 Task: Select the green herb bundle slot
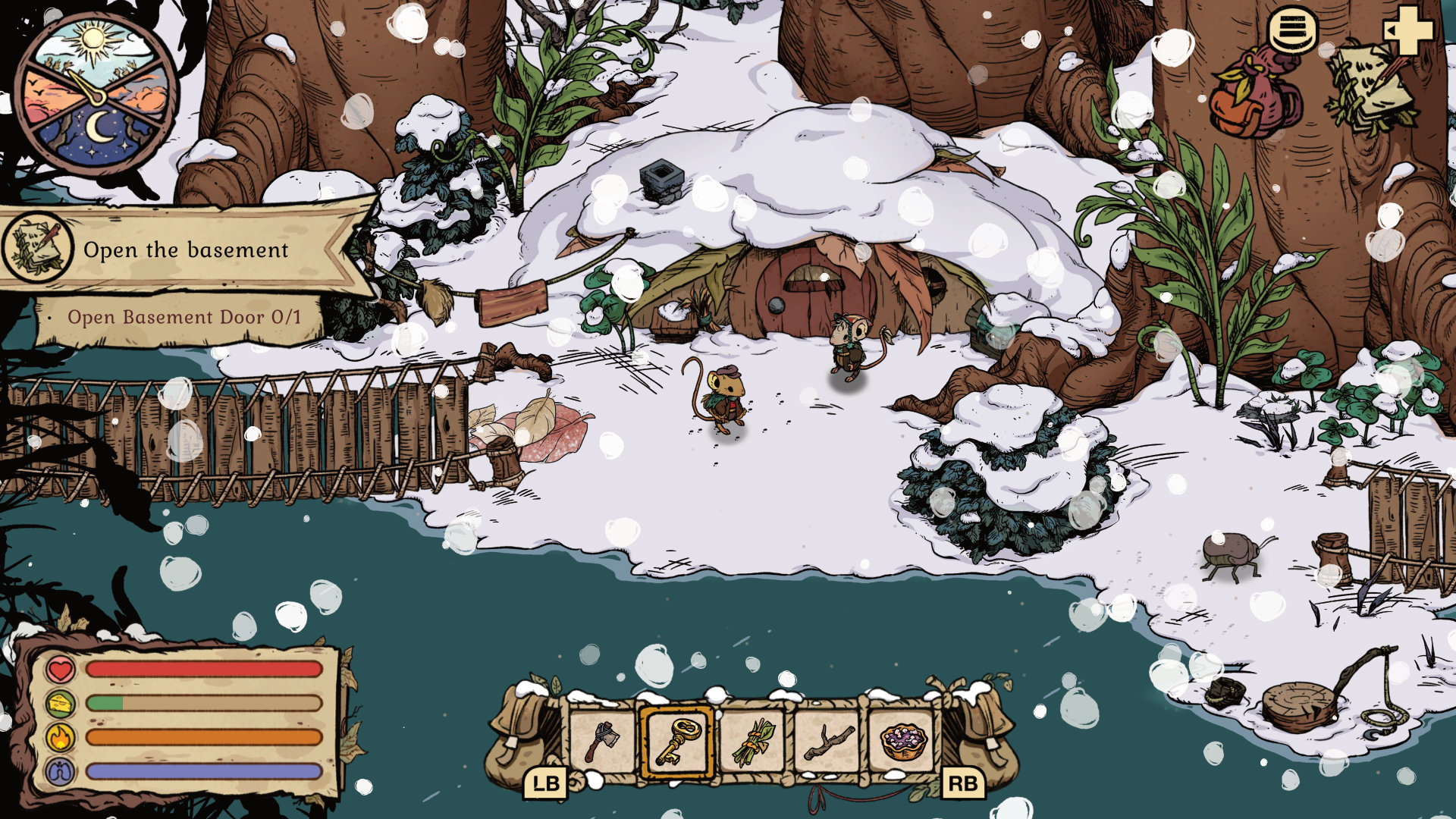[x=754, y=741]
